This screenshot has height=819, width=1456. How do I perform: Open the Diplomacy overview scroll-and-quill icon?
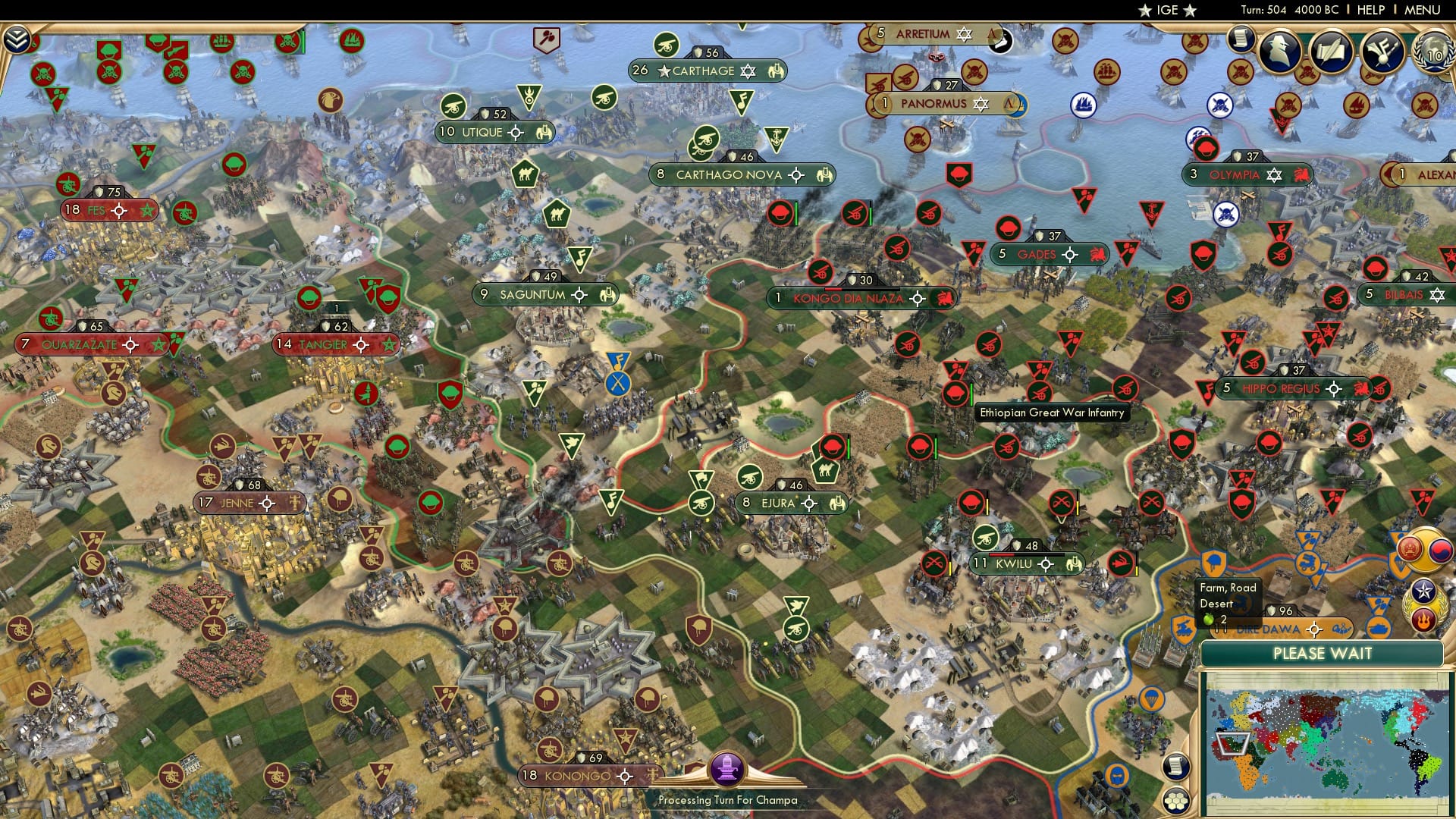(x=1331, y=52)
